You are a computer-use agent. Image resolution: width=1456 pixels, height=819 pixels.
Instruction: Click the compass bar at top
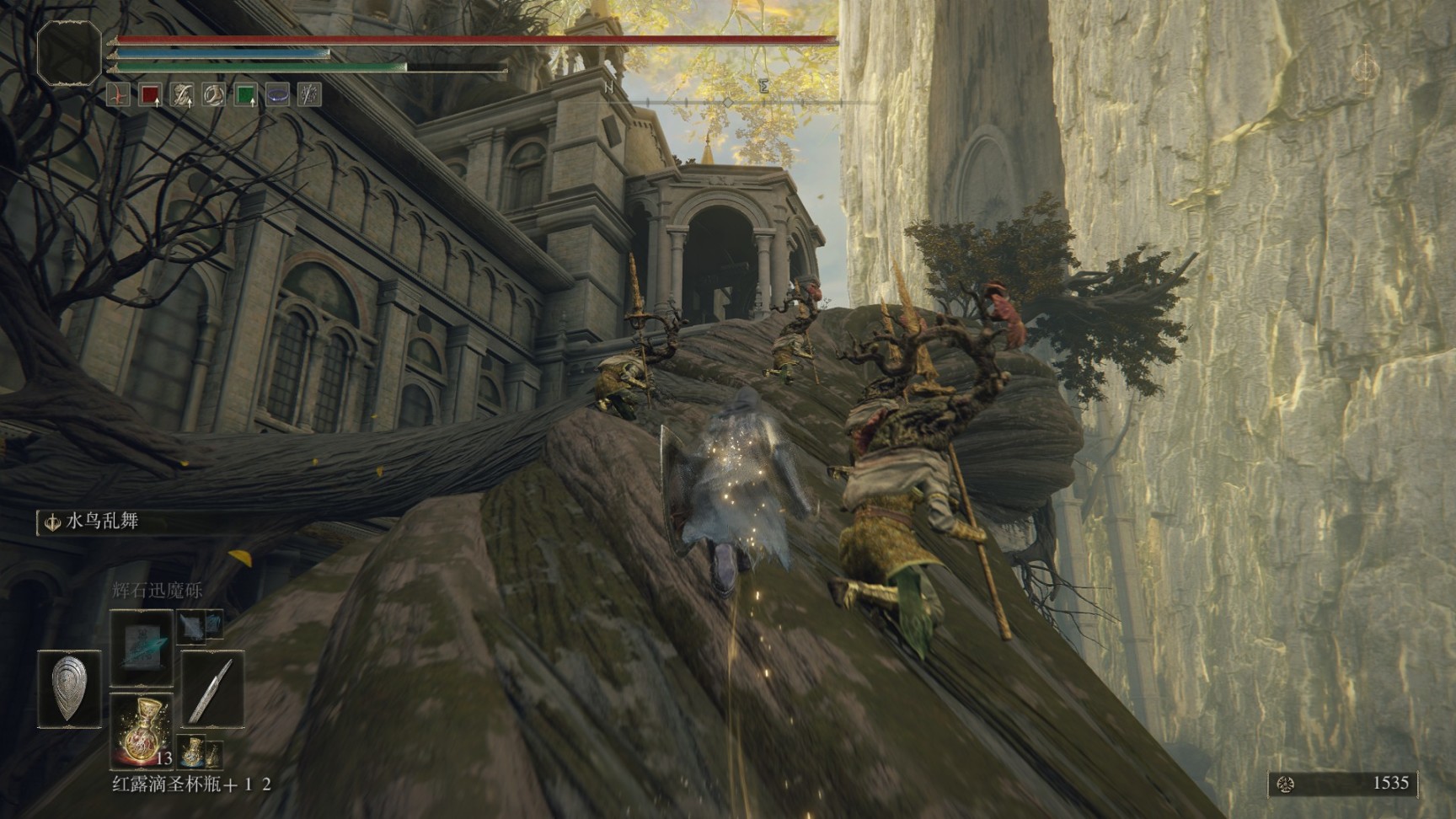(728, 102)
